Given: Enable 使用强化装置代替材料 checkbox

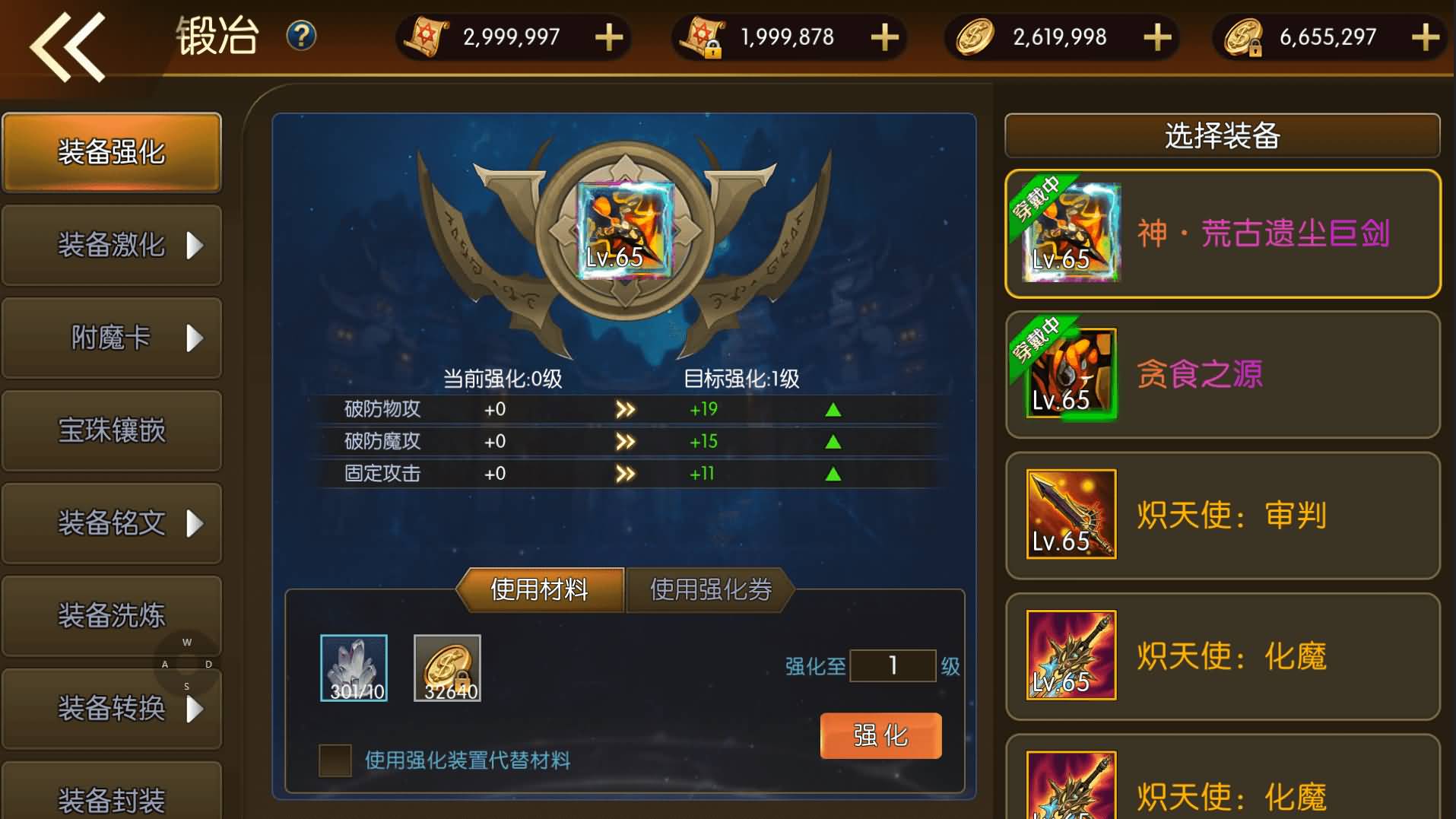Looking at the screenshot, I should tap(335, 760).
